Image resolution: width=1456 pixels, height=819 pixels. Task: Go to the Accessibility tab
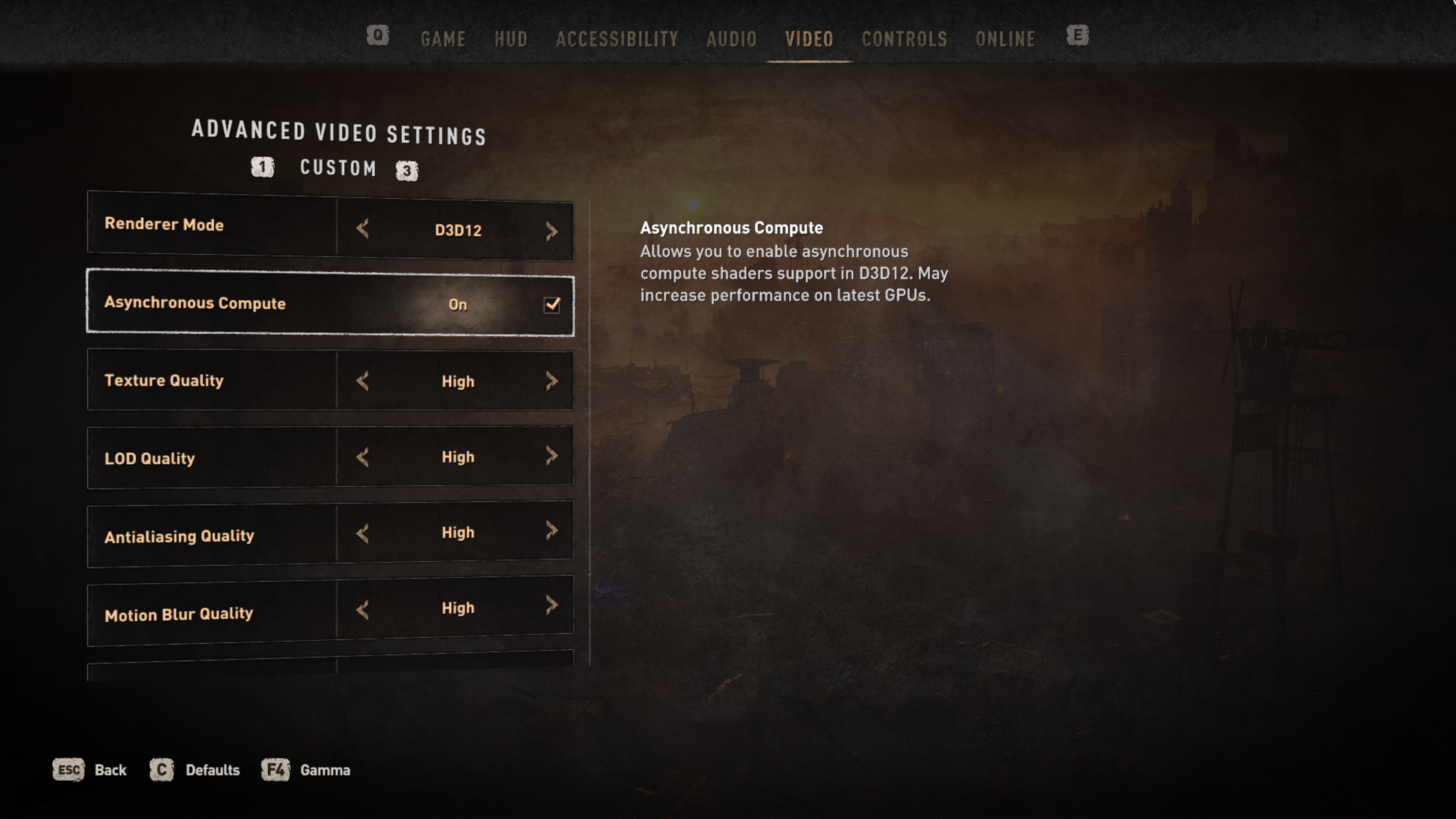coord(617,39)
